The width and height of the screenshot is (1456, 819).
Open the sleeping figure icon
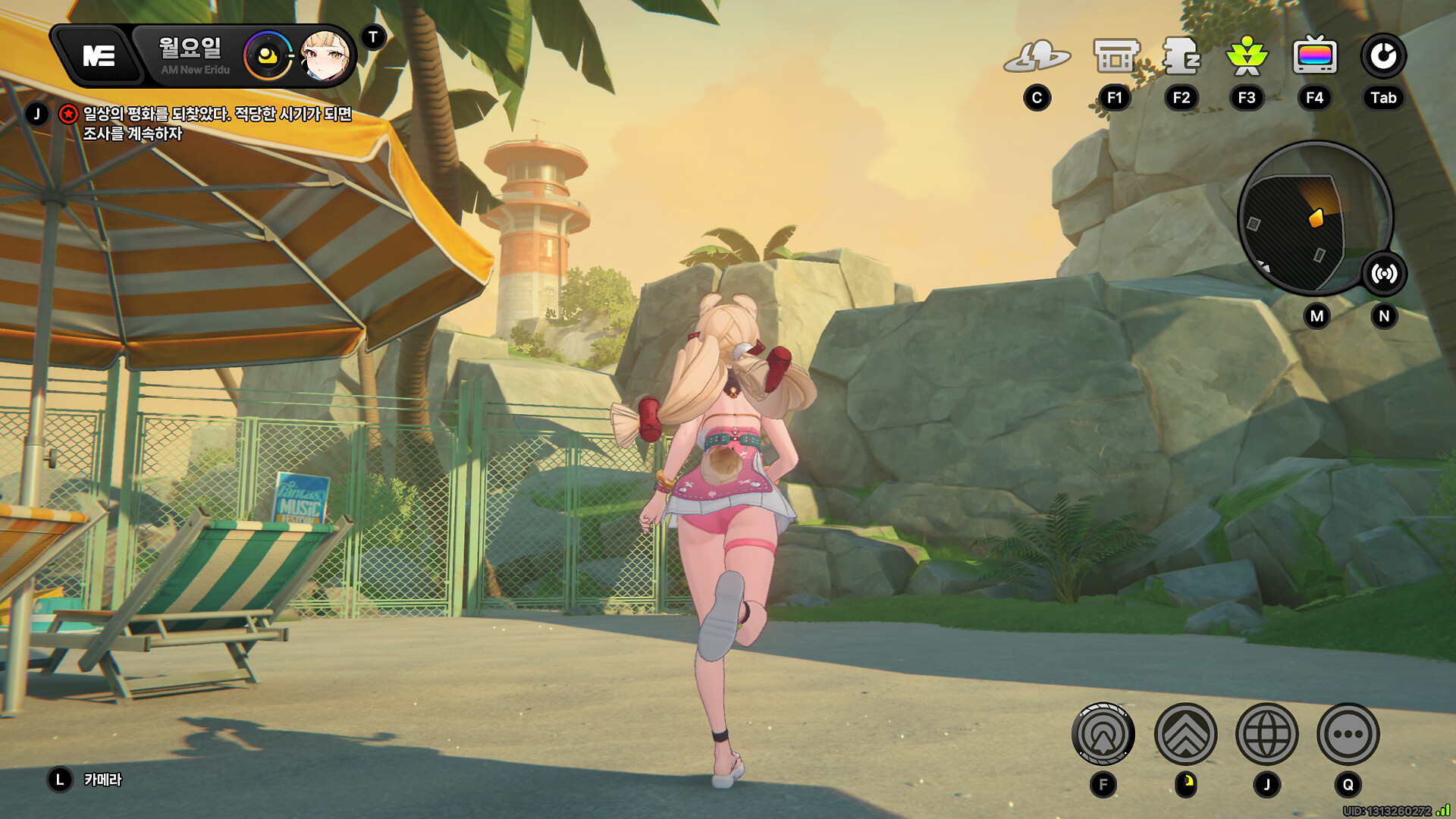[x=1181, y=56]
